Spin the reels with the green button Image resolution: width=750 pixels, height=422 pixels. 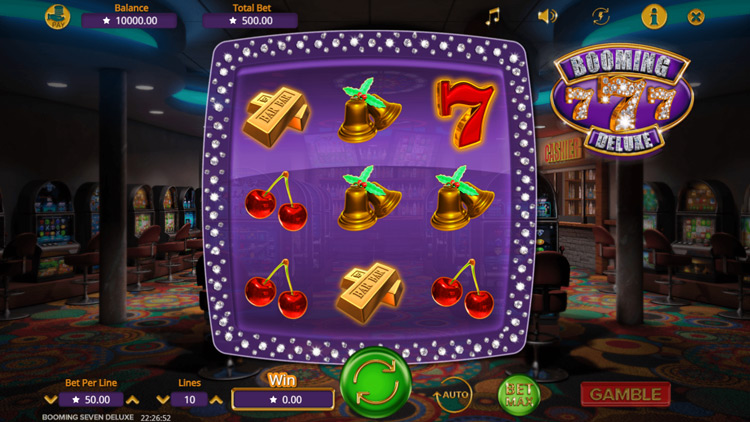click(x=374, y=383)
